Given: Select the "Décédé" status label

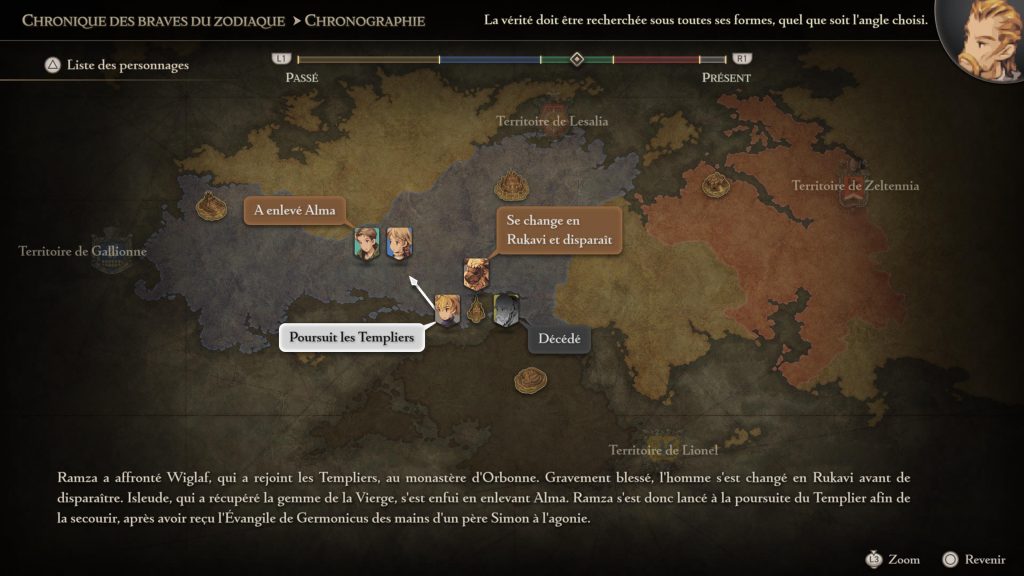Looking at the screenshot, I should coord(560,339).
